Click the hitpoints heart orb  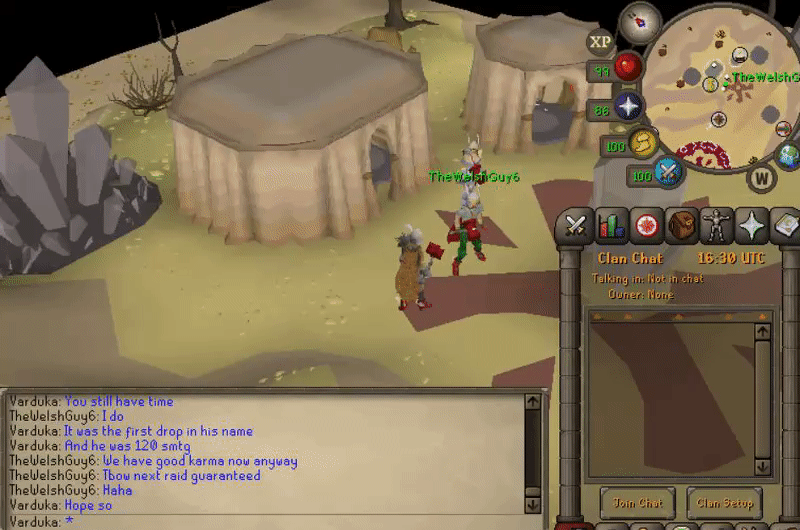[628, 68]
